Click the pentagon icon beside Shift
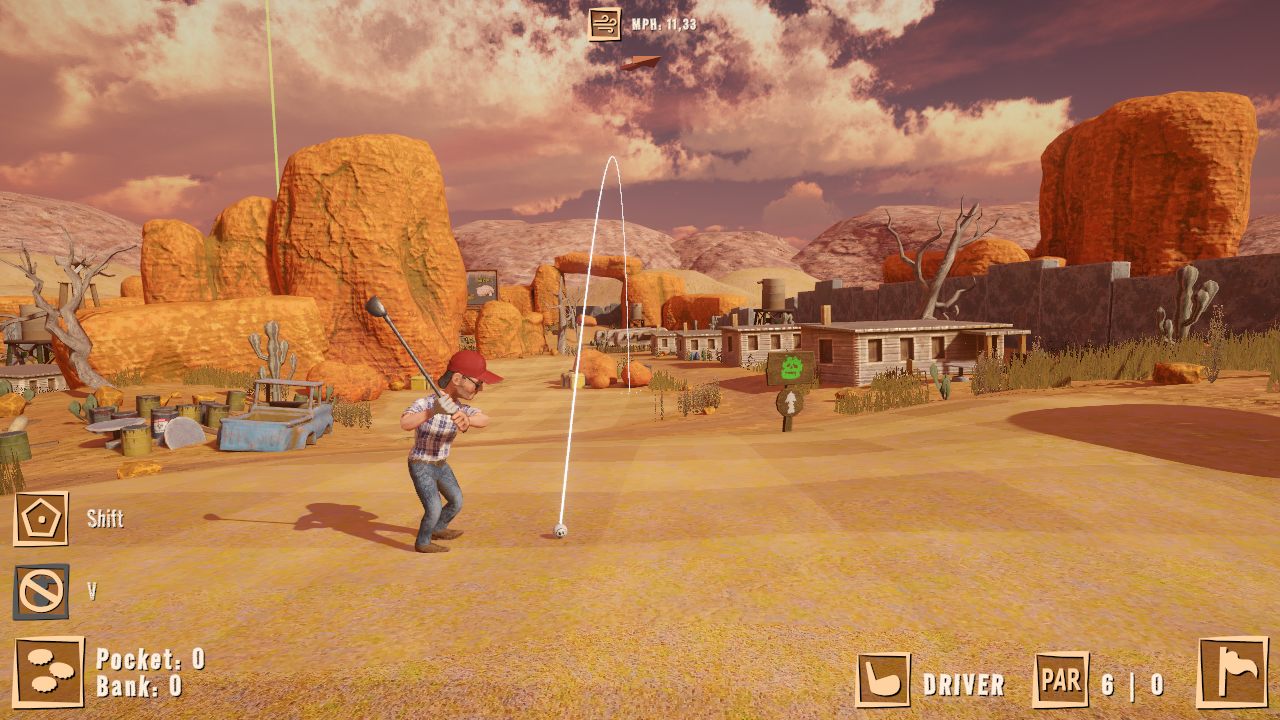Viewport: 1280px width, 720px height. (41, 518)
